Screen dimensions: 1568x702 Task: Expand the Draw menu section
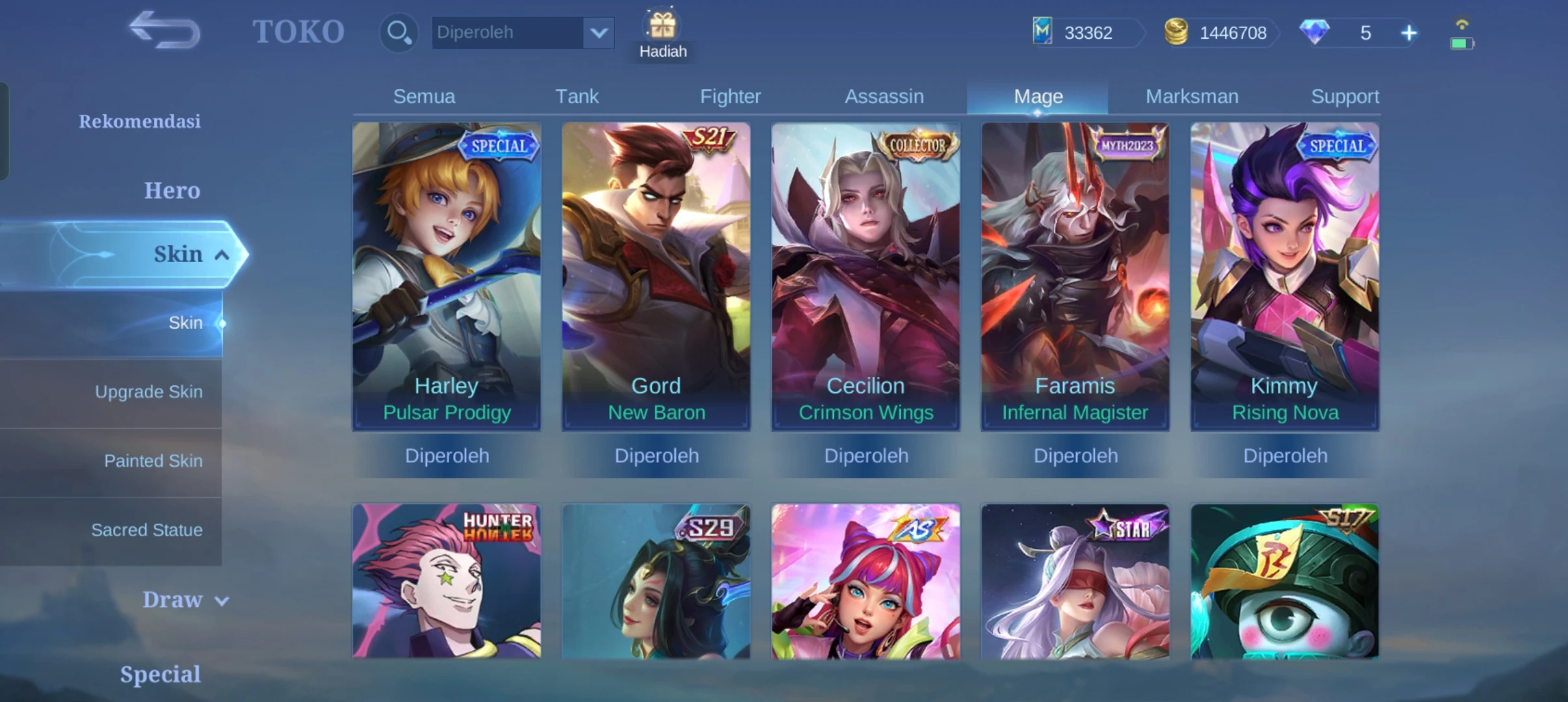click(185, 599)
